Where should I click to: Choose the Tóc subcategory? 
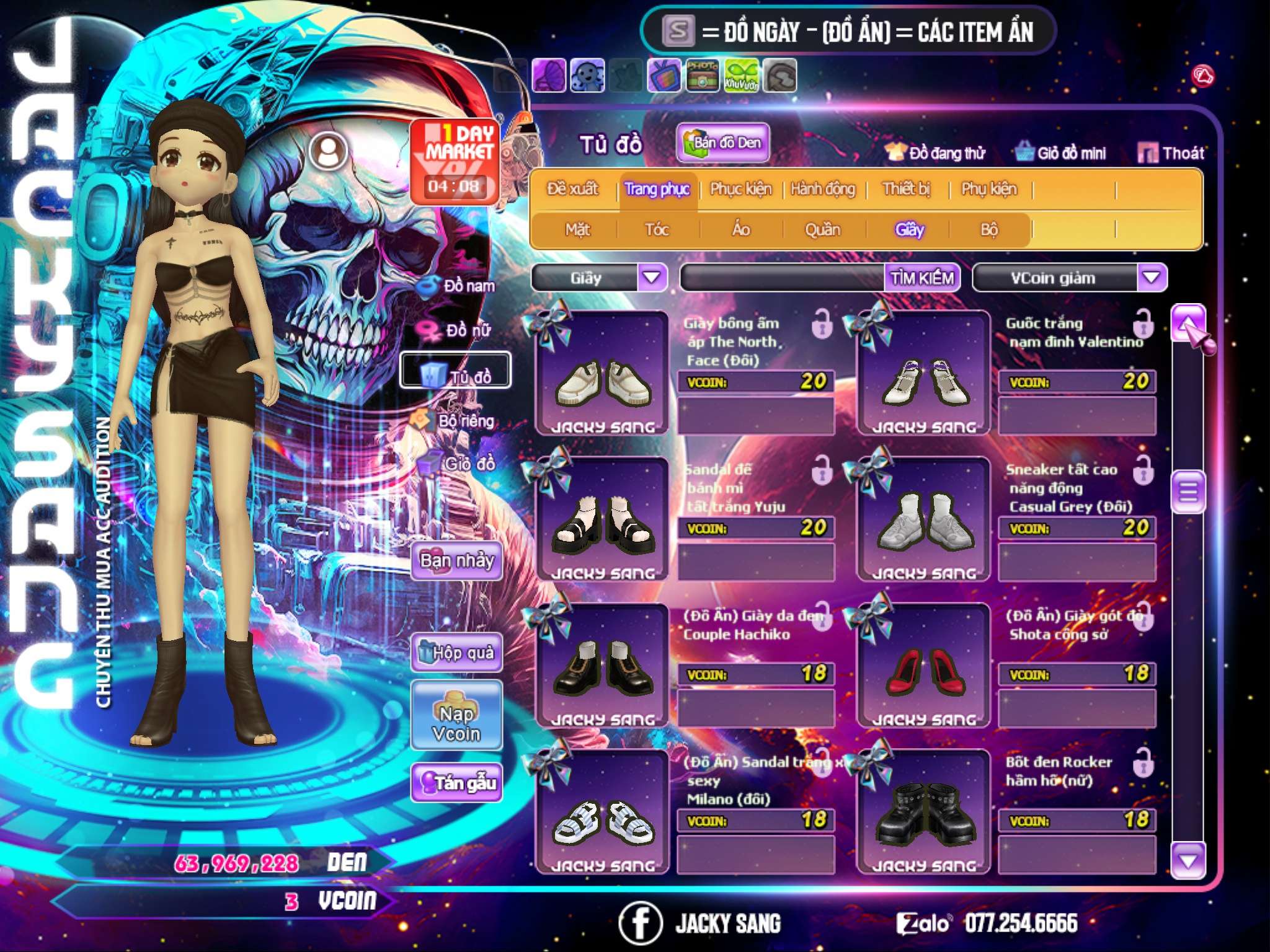657,230
